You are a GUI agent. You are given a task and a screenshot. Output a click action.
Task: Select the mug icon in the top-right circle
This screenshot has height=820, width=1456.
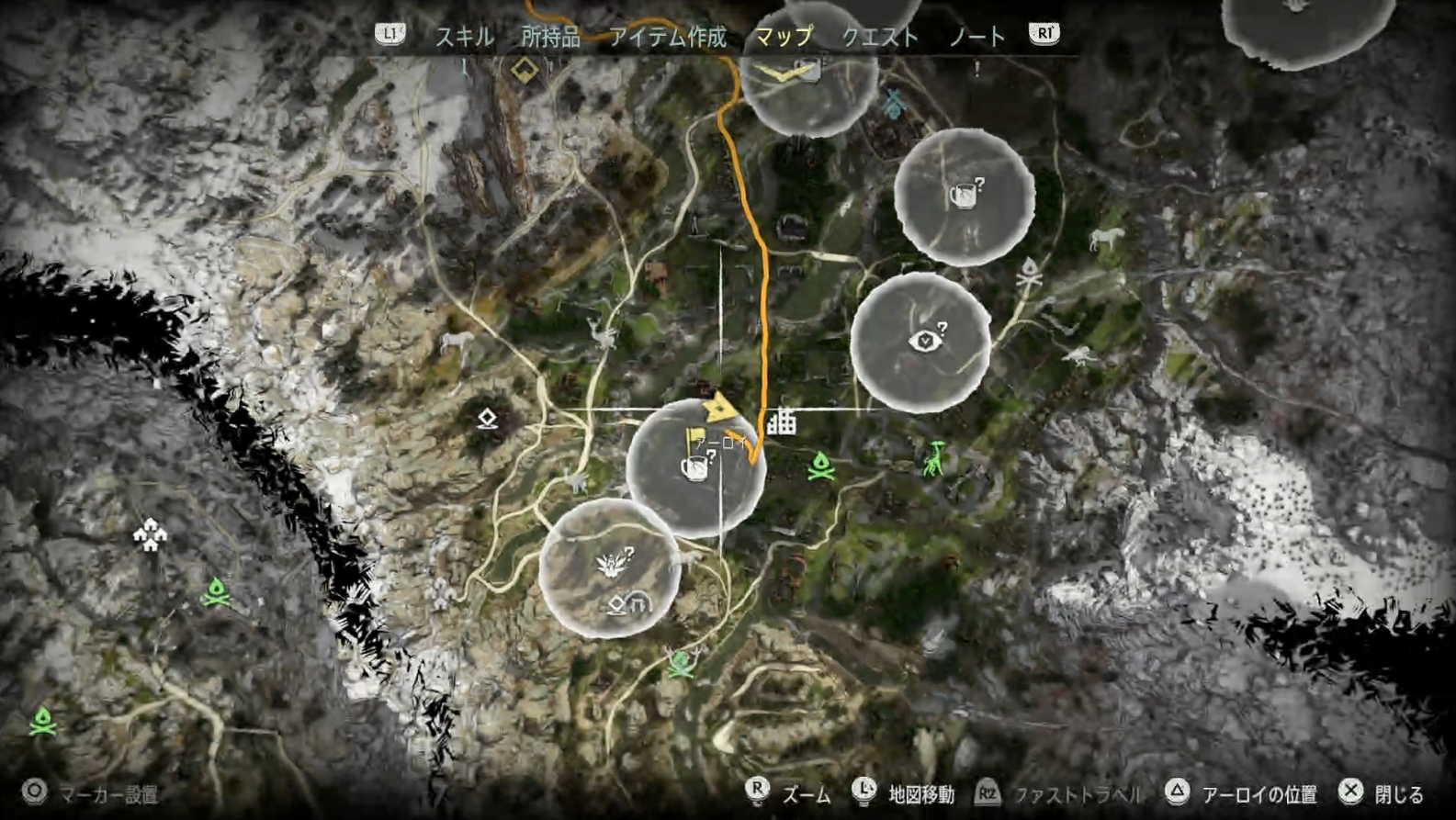[x=967, y=197]
